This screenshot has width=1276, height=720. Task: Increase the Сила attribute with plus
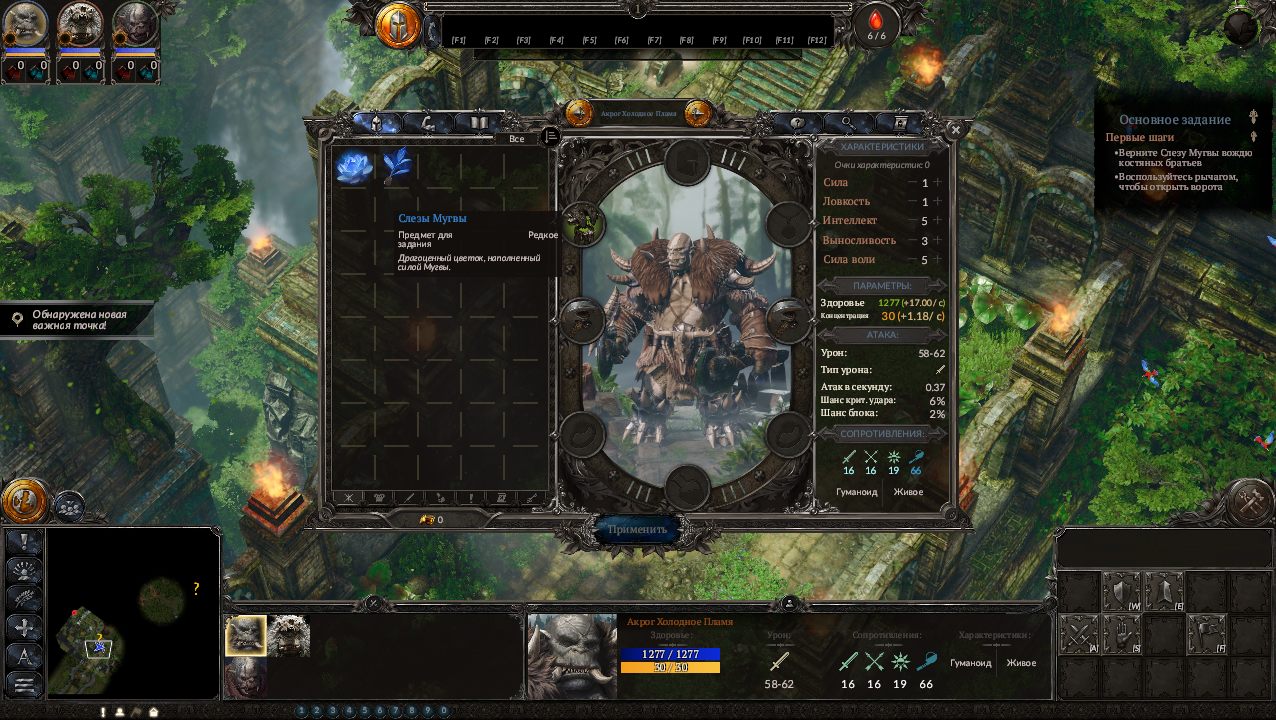(938, 183)
